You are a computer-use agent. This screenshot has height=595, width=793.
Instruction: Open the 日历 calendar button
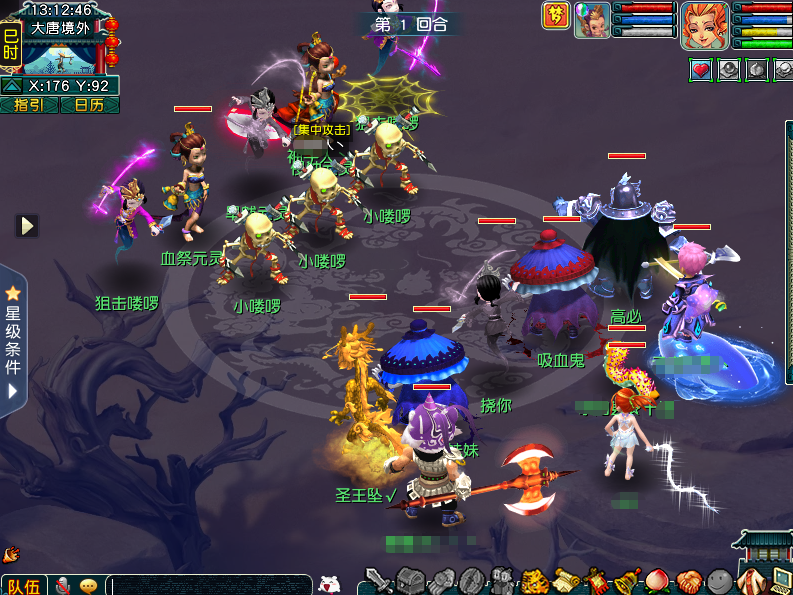coord(89,105)
